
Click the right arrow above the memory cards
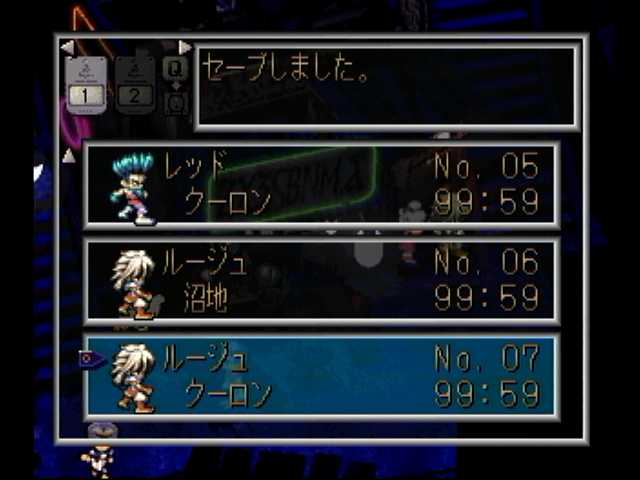[x=184, y=47]
